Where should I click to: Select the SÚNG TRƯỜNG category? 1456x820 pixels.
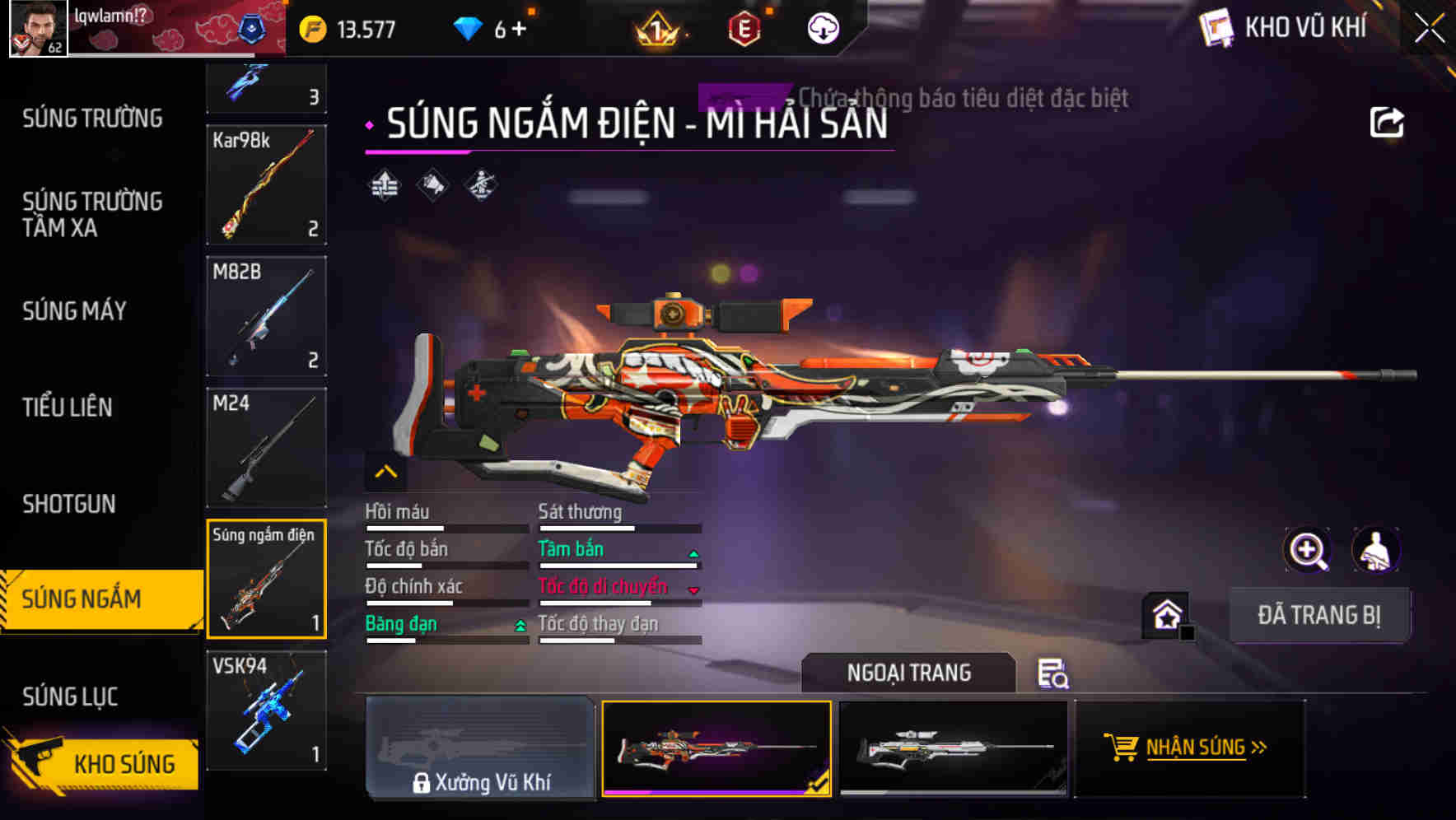pyautogui.click(x=92, y=119)
